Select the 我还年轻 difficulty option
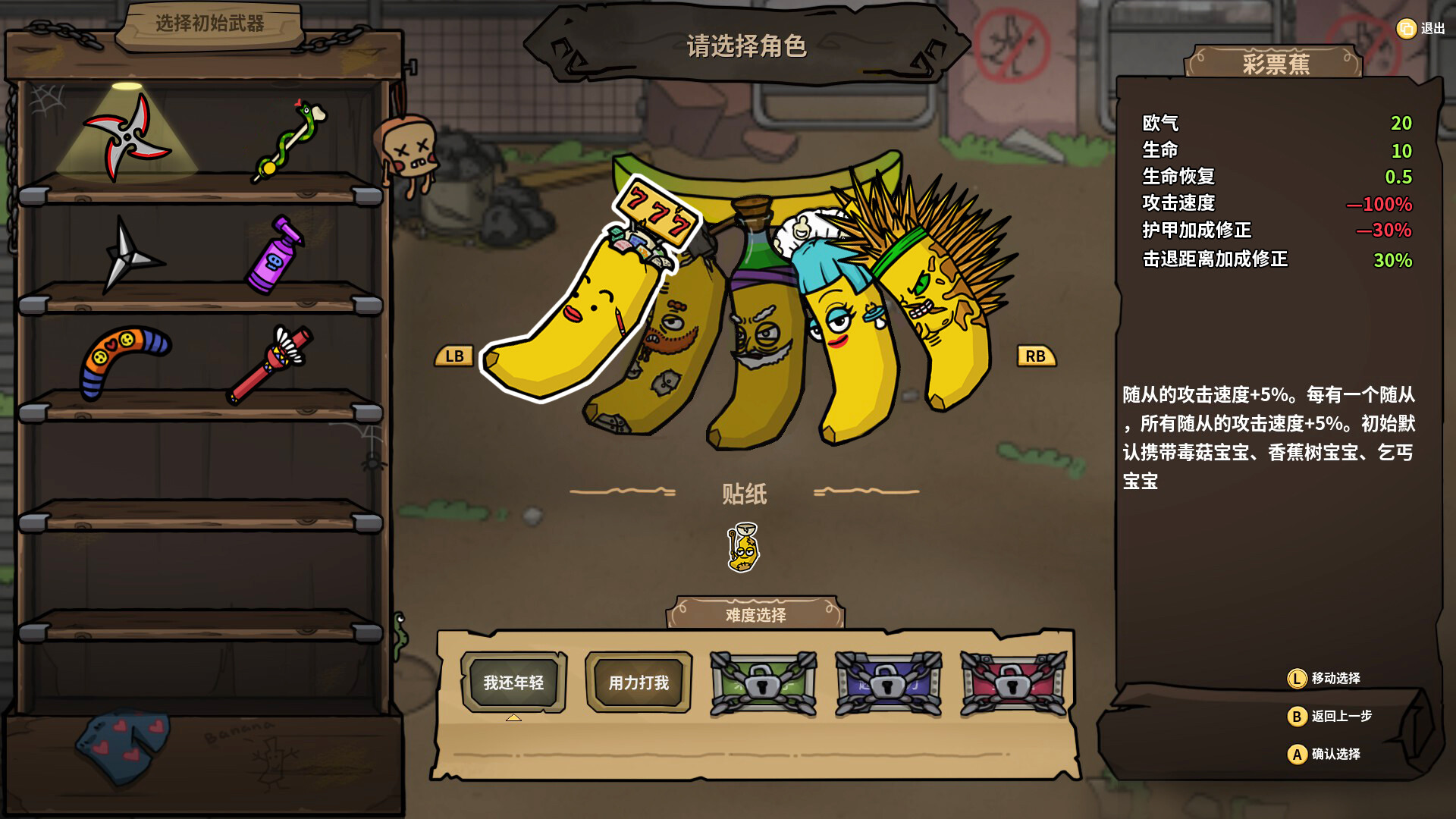Screen dimensions: 1456x819 [x=516, y=682]
